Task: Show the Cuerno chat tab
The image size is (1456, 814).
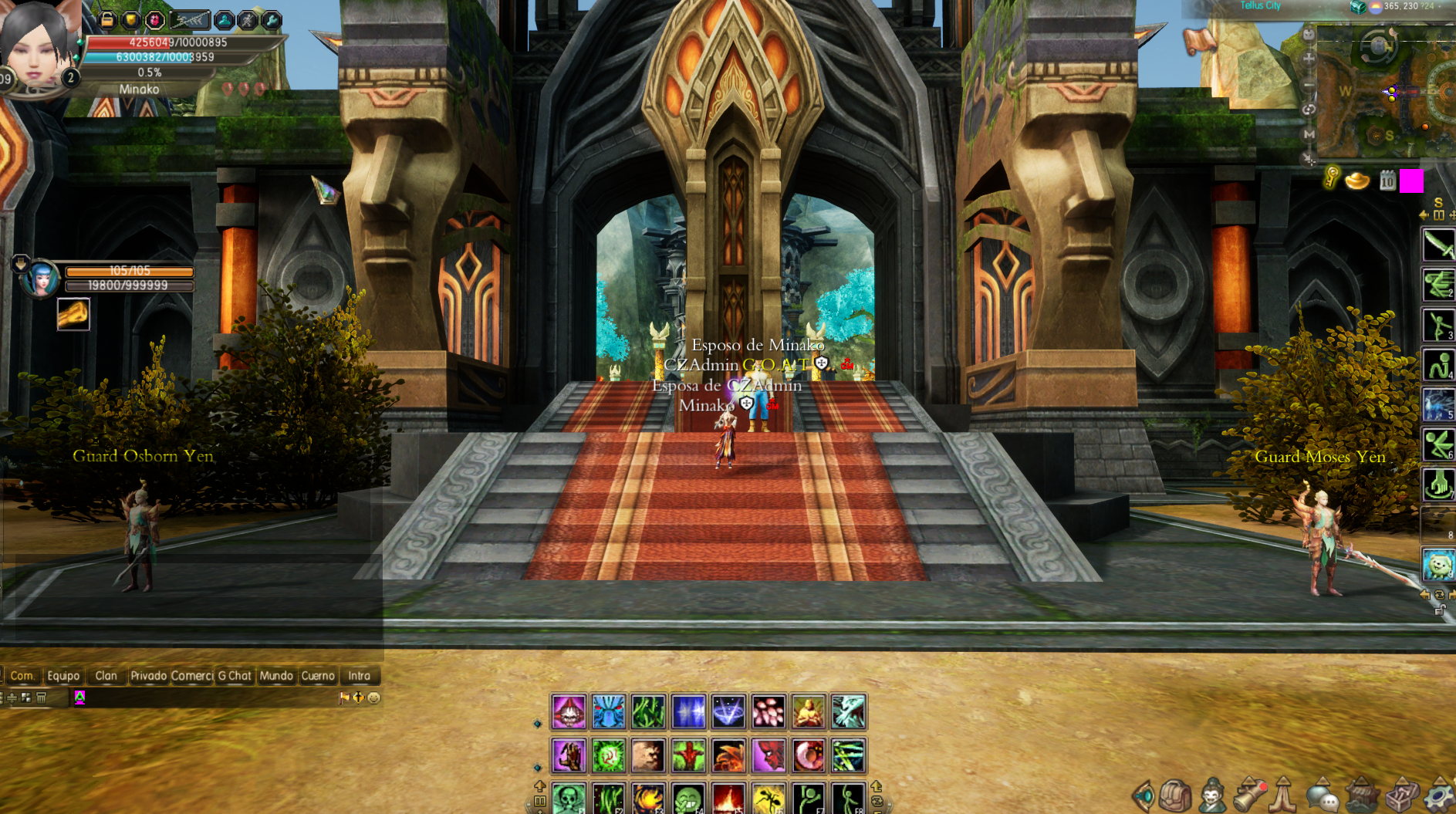Action: tap(318, 676)
